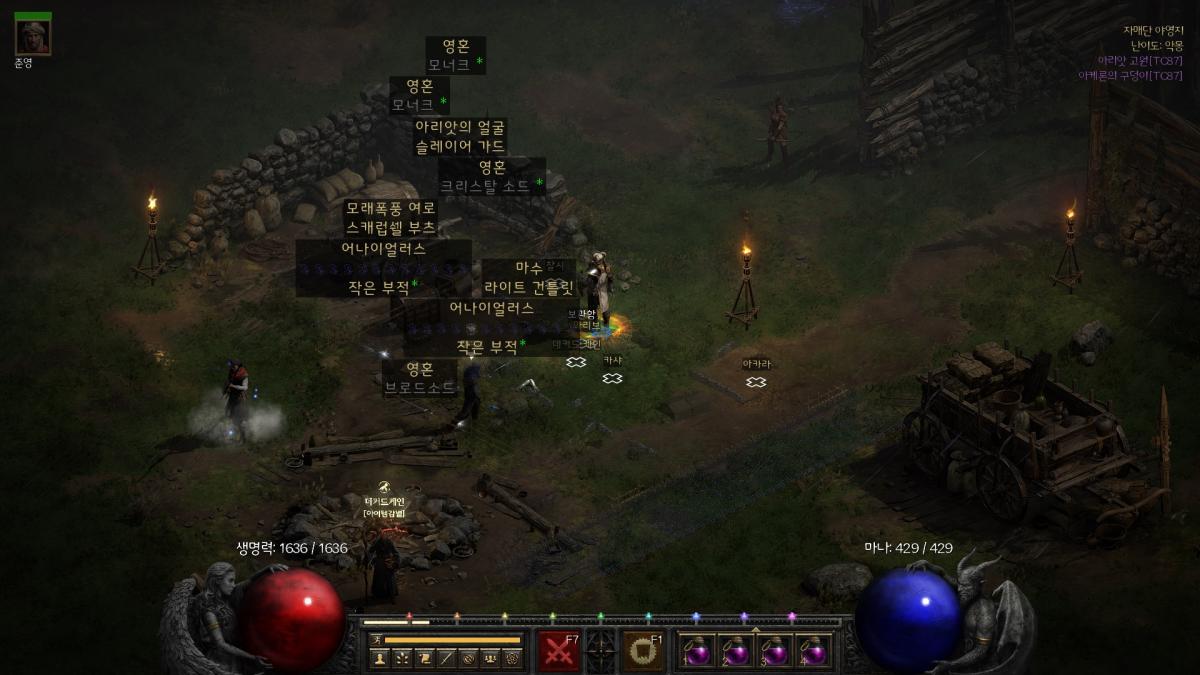
Task: Use the purple potion in belt slot 3
Action: point(775,651)
